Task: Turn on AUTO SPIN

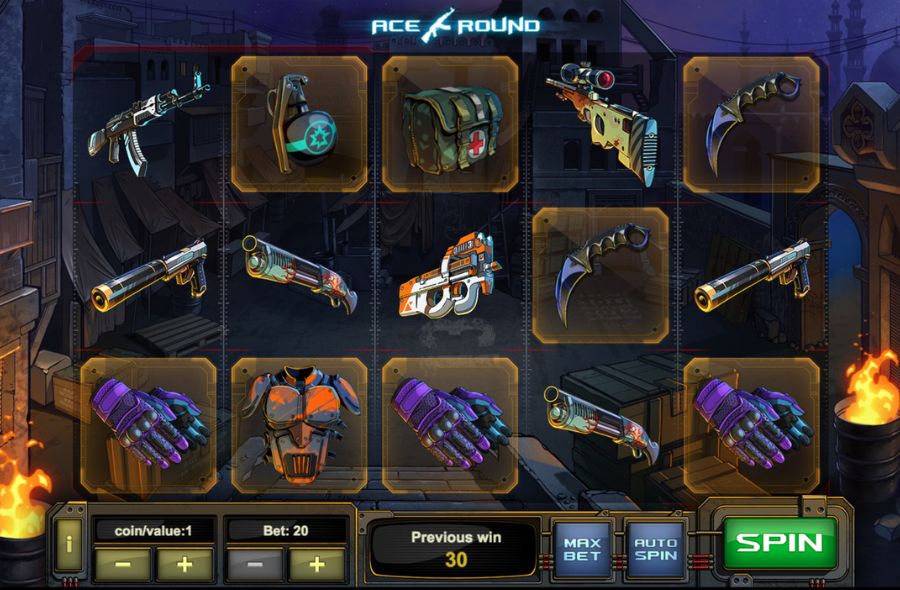Action: click(656, 547)
